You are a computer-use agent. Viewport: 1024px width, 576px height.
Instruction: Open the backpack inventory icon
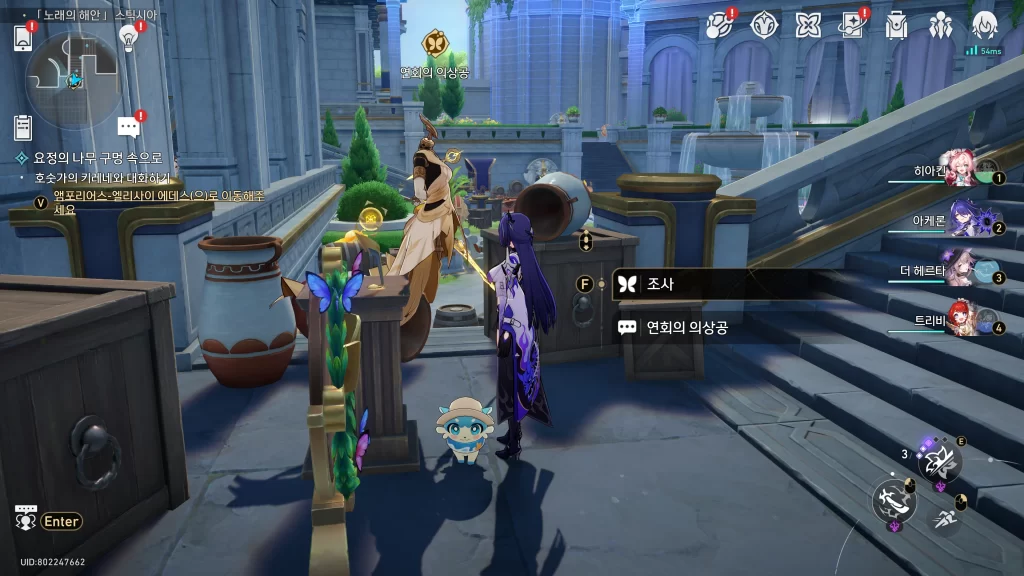[896, 25]
